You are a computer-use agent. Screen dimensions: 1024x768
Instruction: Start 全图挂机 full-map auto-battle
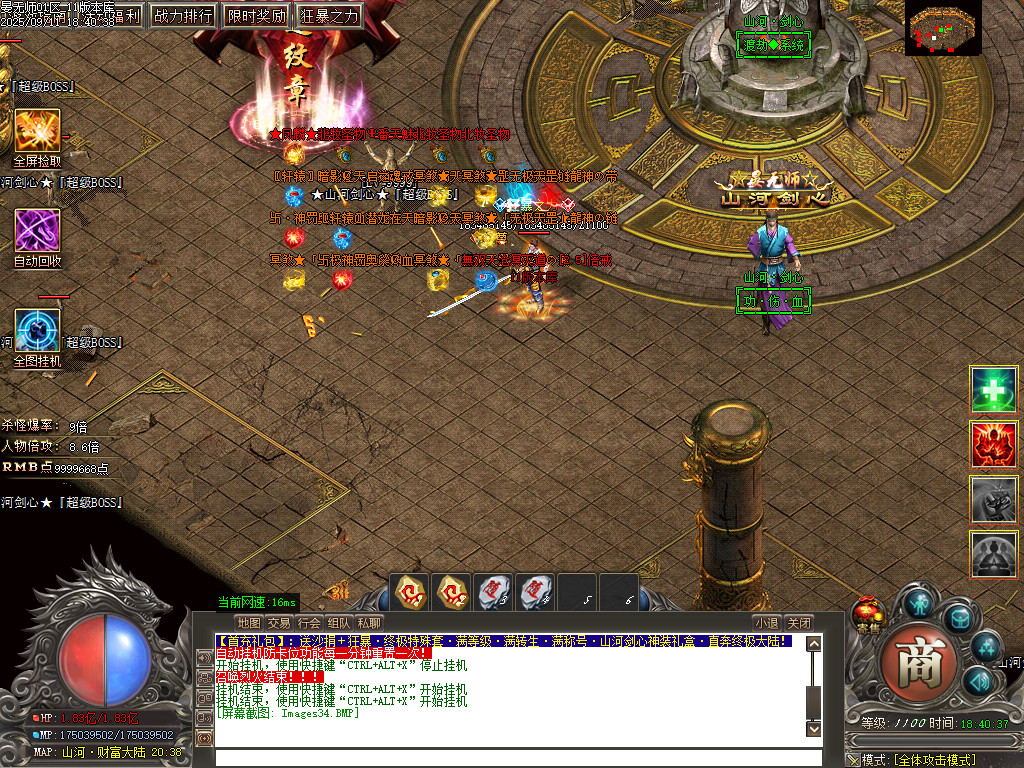point(37,330)
